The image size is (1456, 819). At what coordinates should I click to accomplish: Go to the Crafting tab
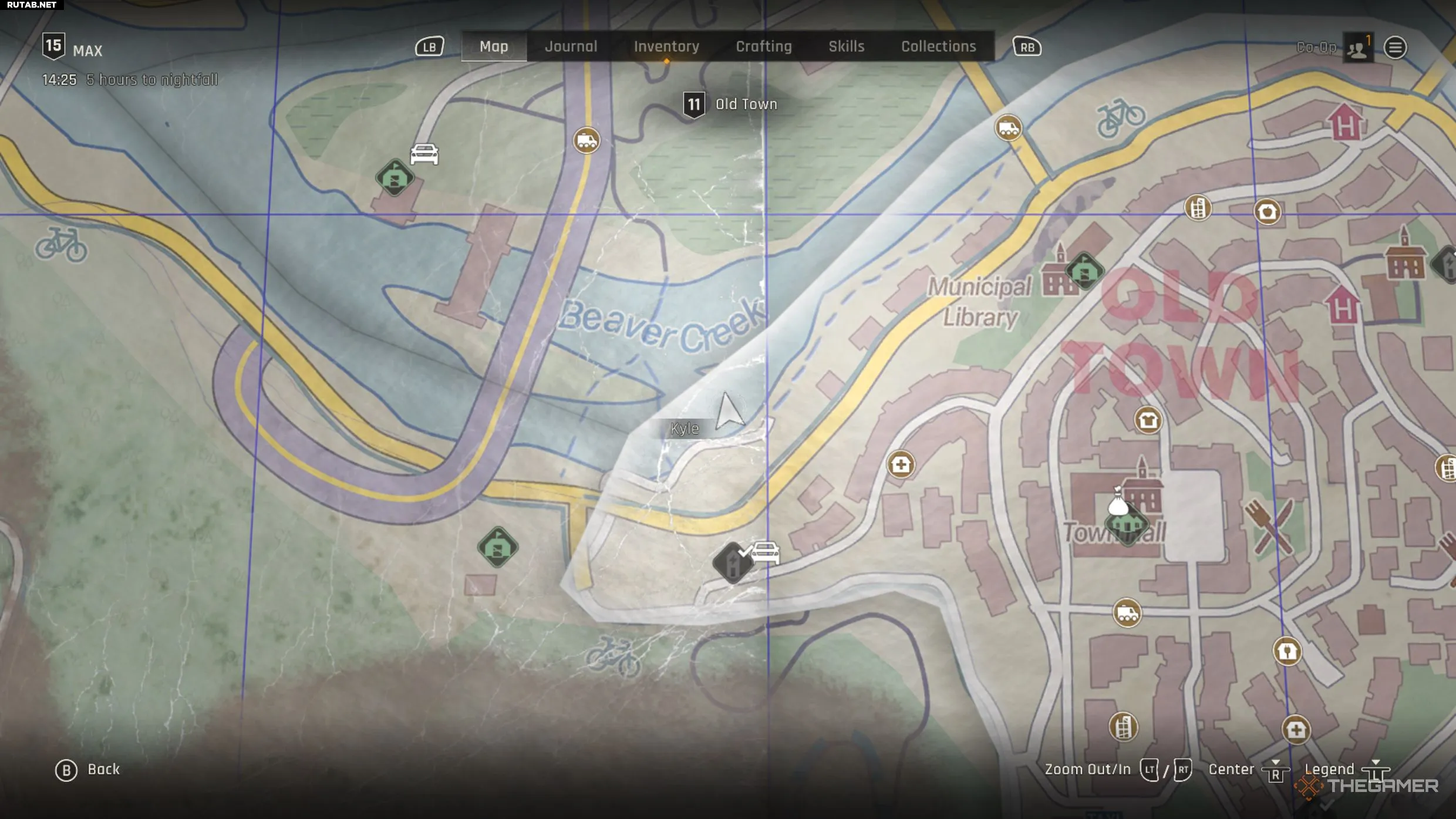point(764,46)
